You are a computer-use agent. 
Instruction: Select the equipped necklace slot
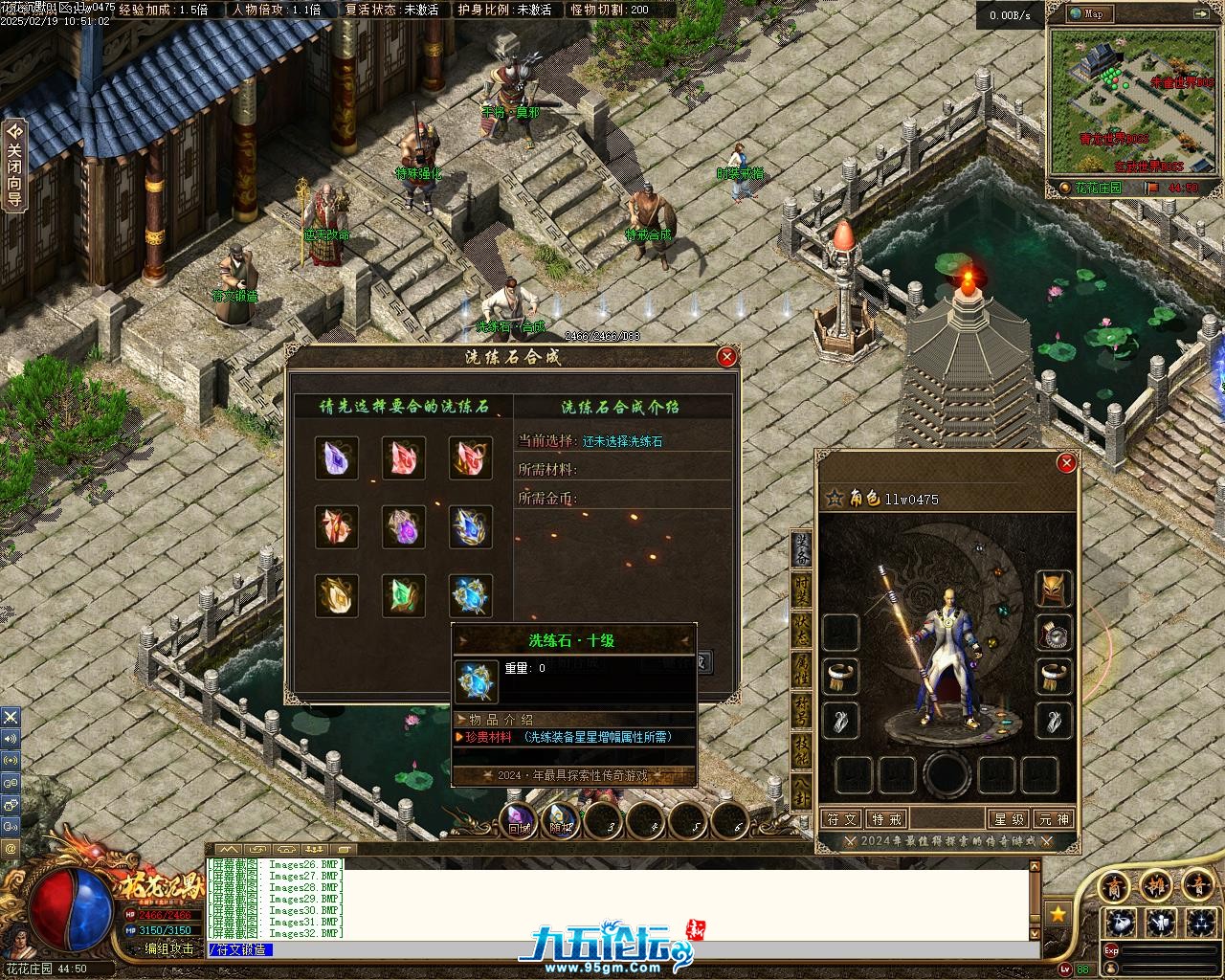pyautogui.click(x=1055, y=633)
